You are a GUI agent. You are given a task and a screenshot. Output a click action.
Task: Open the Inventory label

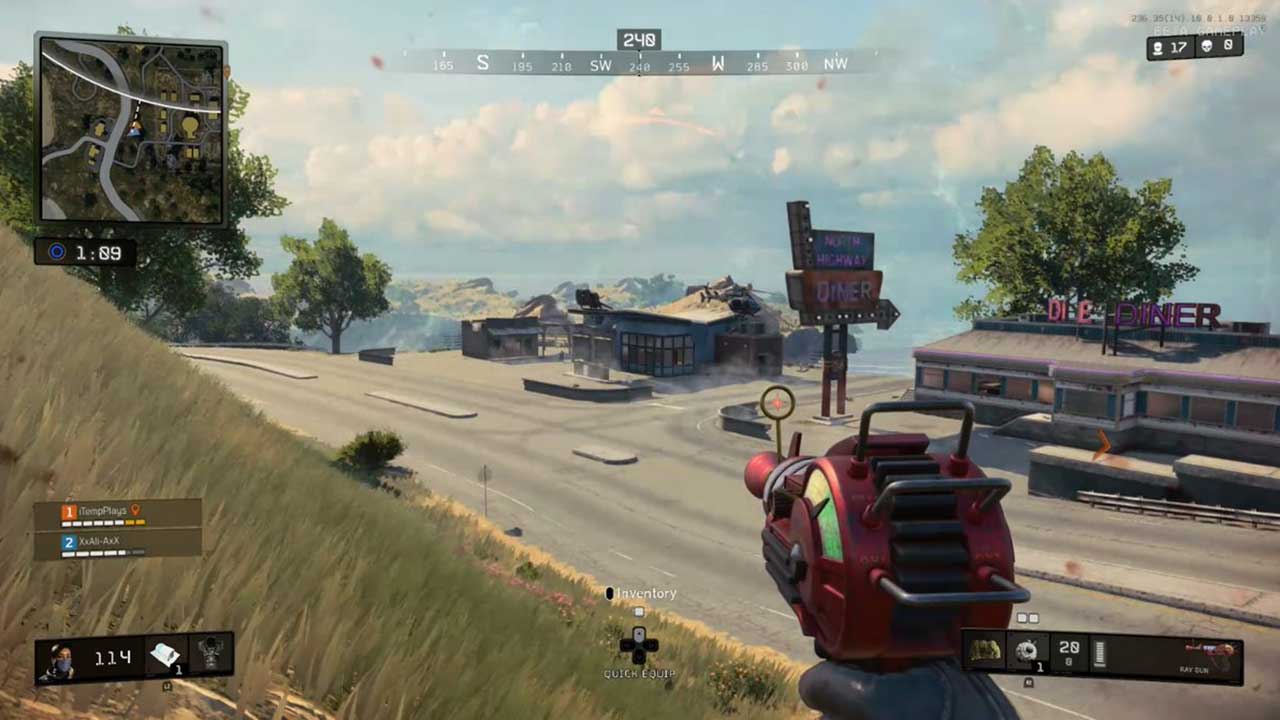(645, 593)
